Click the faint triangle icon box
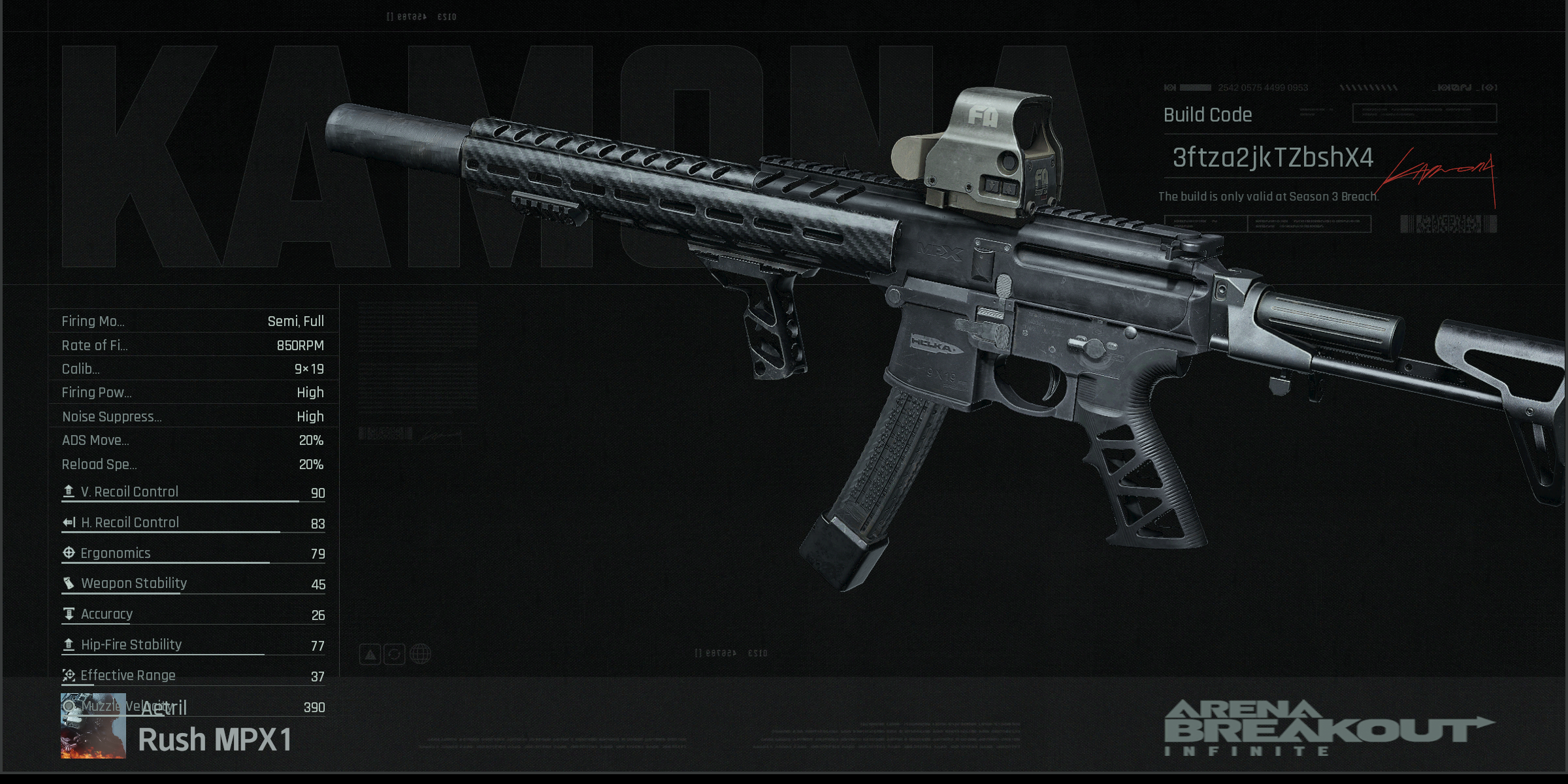This screenshot has width=1568, height=784. click(x=370, y=654)
